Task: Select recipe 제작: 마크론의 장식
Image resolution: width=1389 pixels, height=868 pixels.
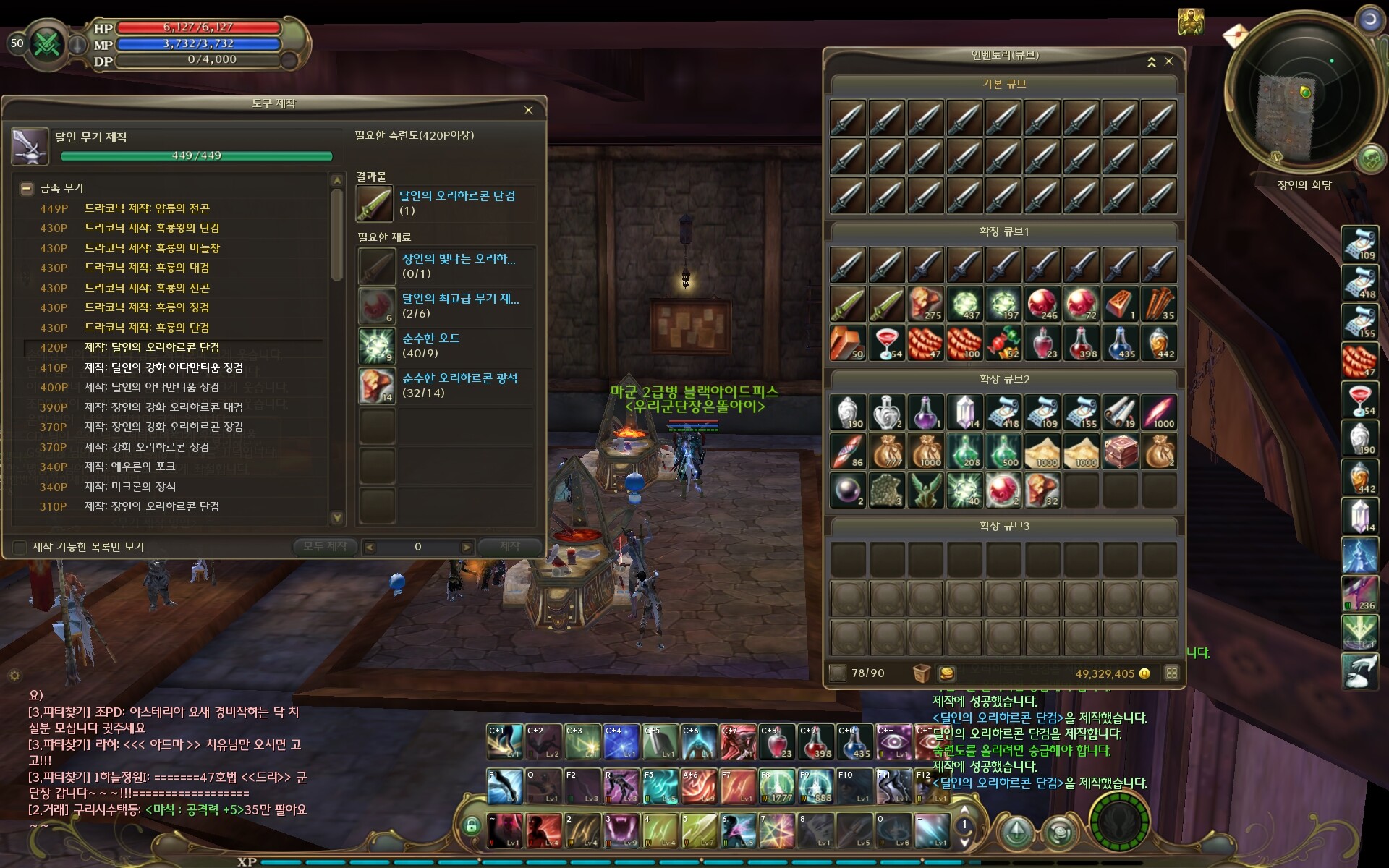Action: [130, 487]
